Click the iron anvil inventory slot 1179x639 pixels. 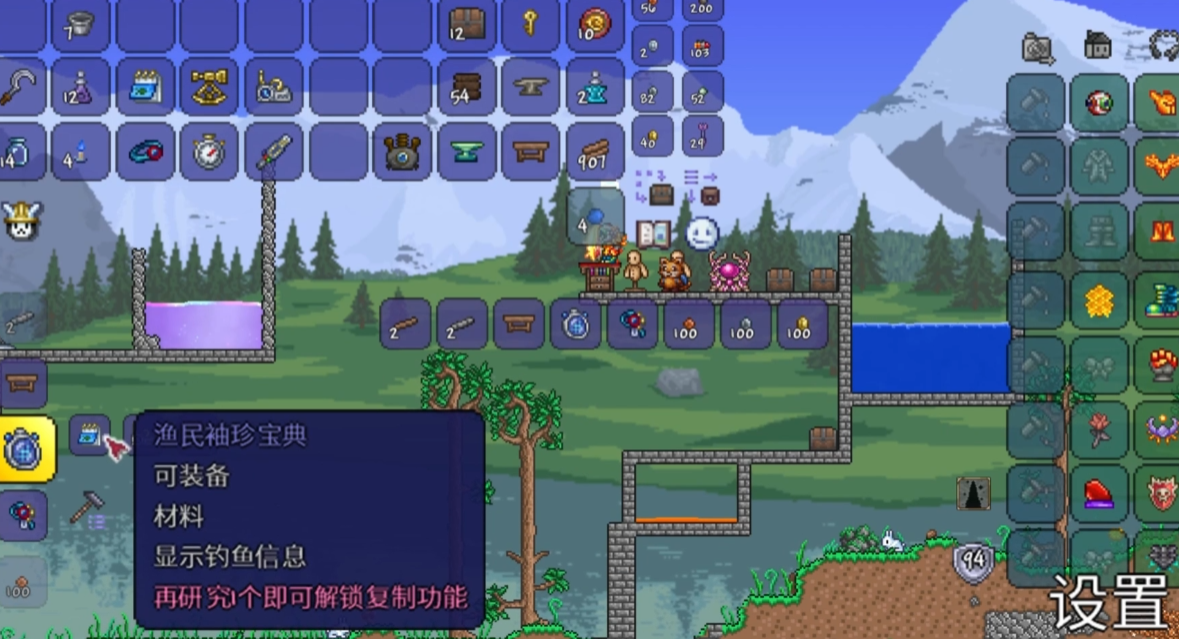tap(530, 88)
